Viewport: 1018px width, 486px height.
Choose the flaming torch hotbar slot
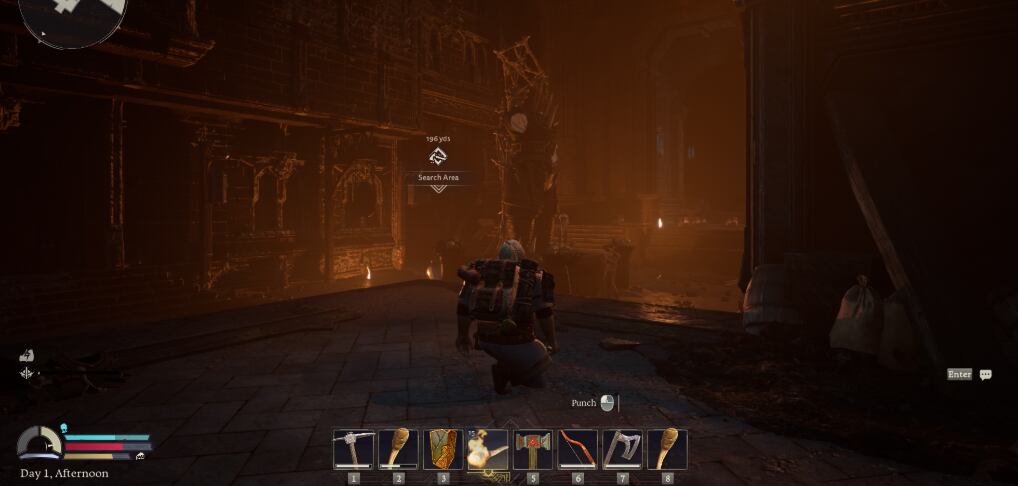tap(488, 449)
